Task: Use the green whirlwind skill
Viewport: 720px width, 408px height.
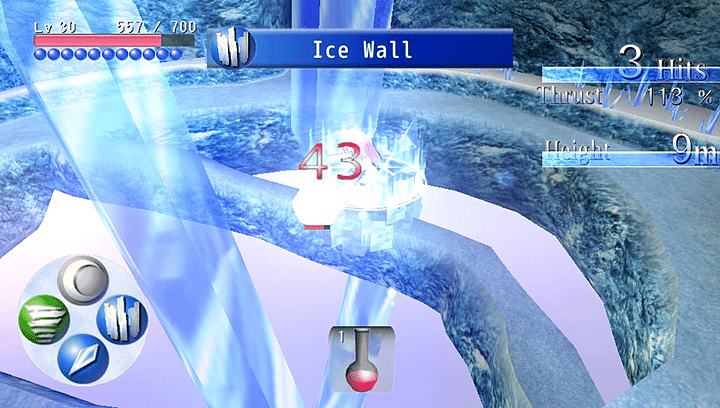Action: (x=42, y=322)
